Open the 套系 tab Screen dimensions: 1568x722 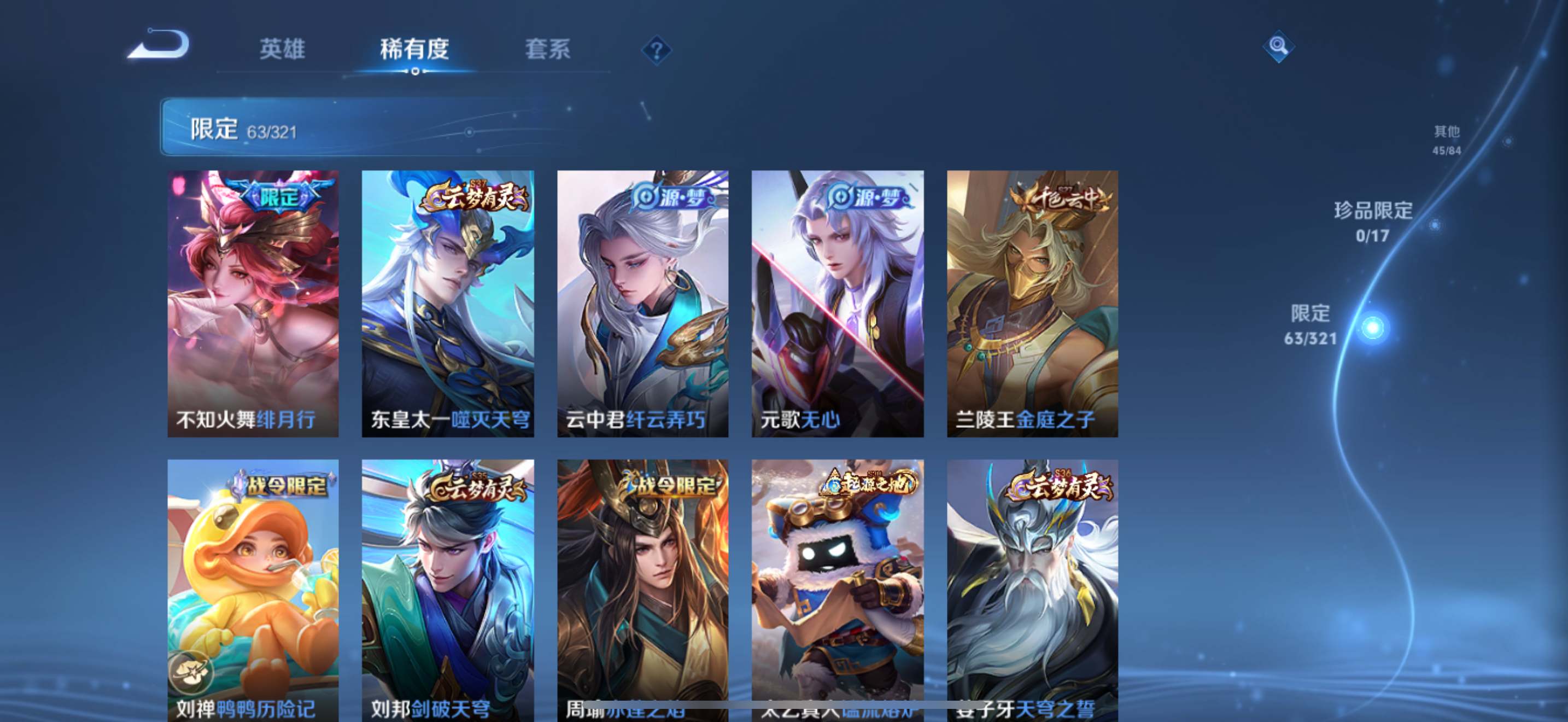(547, 49)
